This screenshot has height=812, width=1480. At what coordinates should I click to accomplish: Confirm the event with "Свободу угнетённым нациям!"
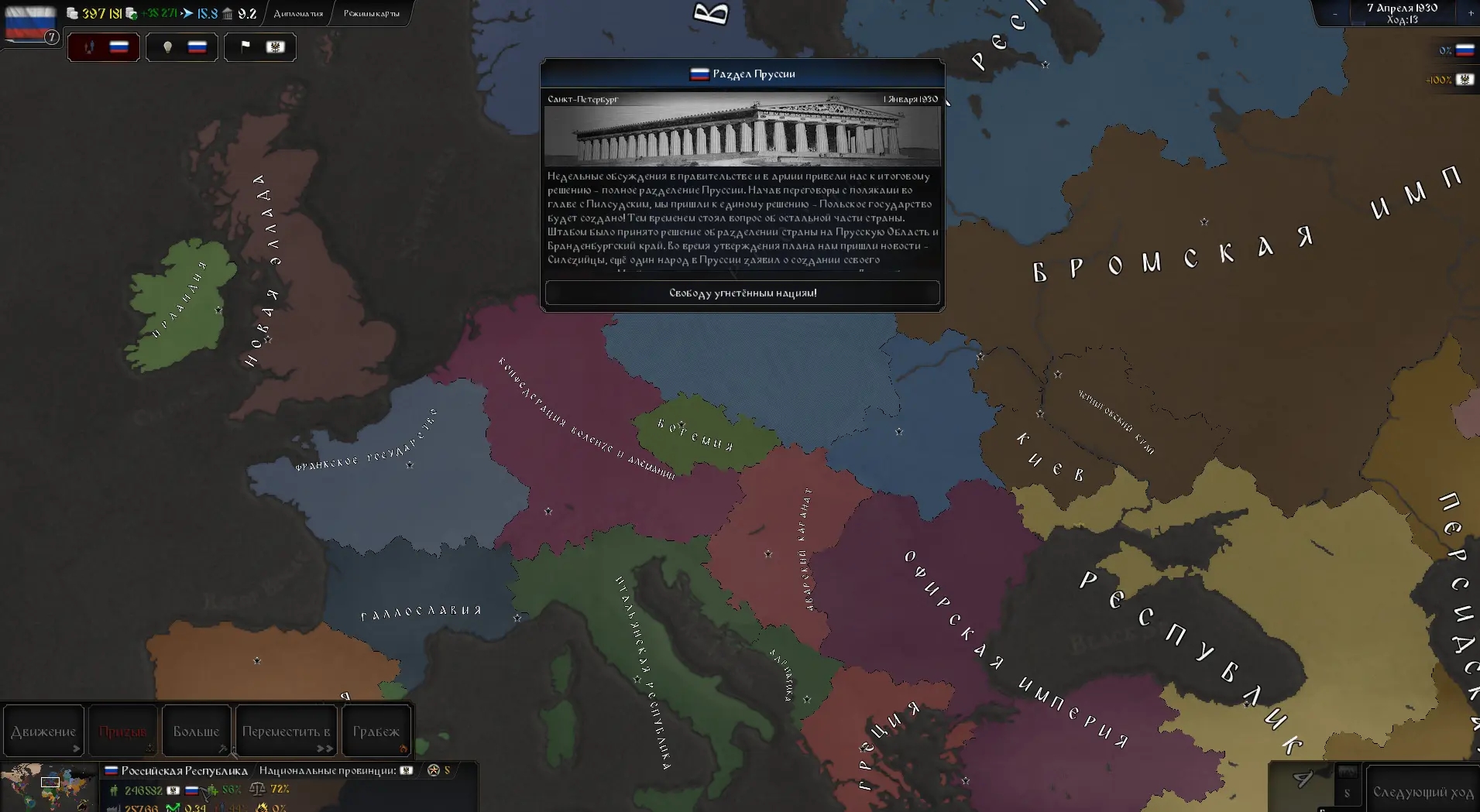coord(742,293)
